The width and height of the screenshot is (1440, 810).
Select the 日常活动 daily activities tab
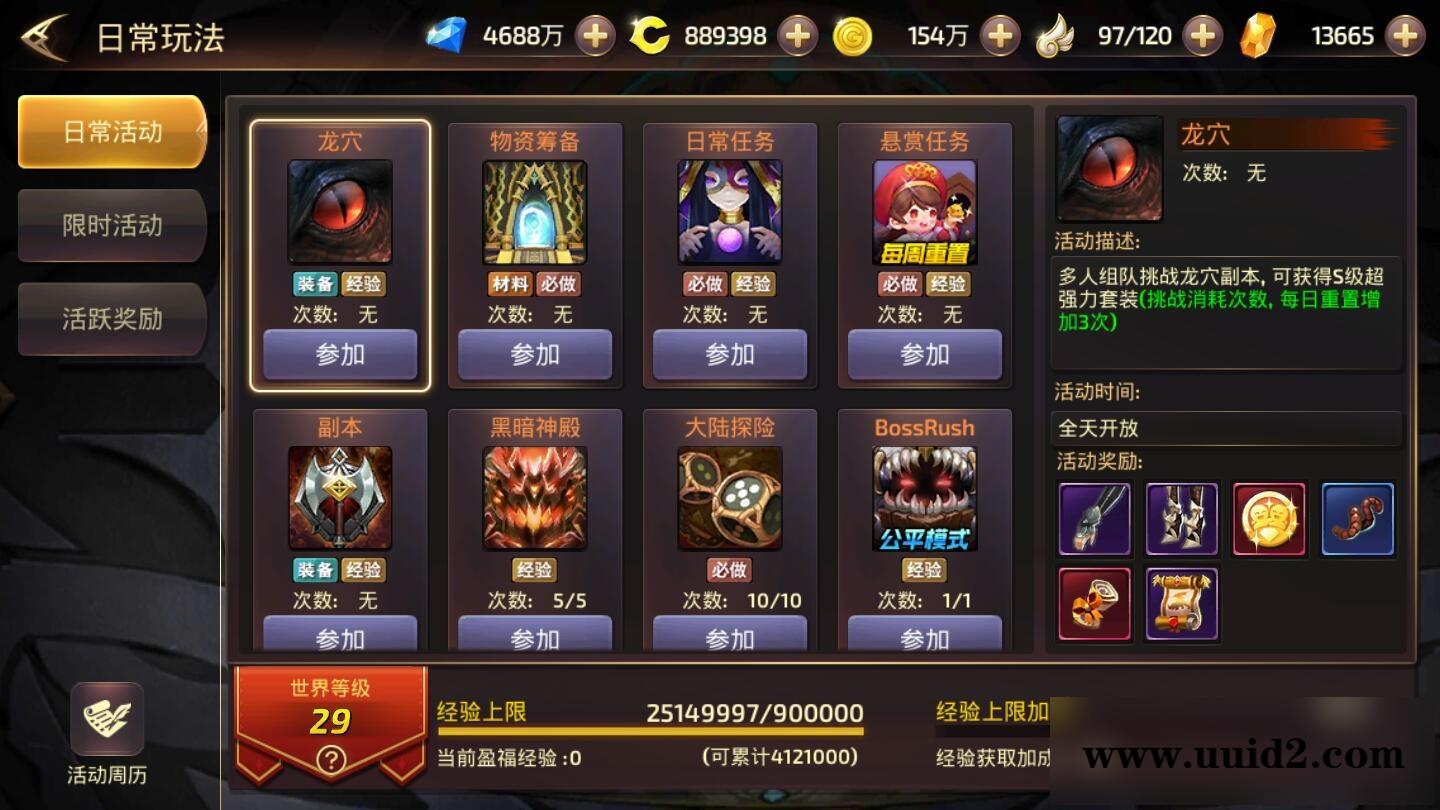click(111, 131)
